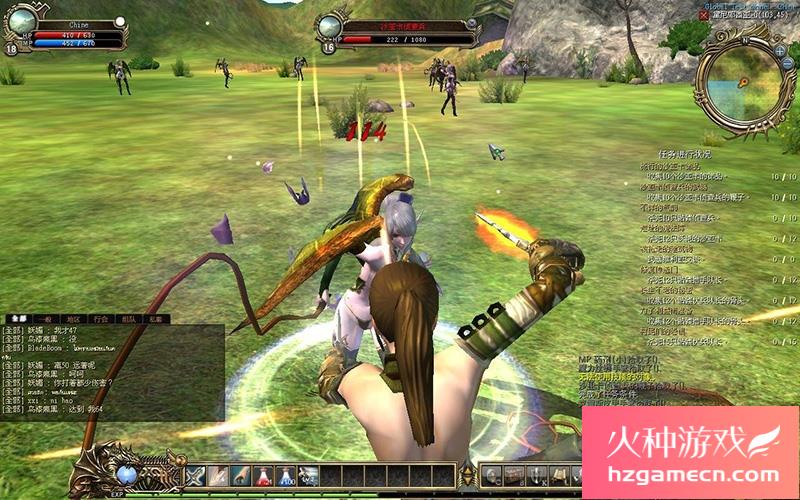Viewport: 800px width, 500px height.
Task: Use the red health potion slot
Action: click(263, 476)
